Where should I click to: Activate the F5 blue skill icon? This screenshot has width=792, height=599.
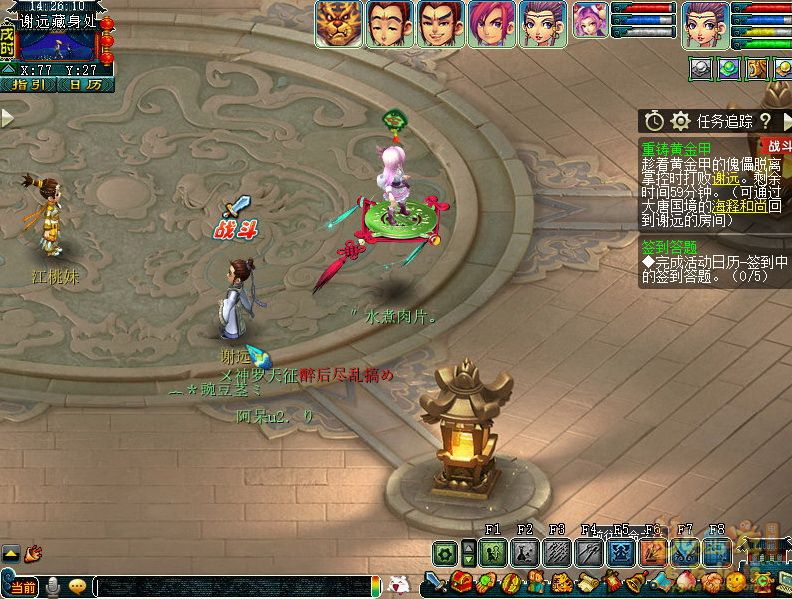621,551
